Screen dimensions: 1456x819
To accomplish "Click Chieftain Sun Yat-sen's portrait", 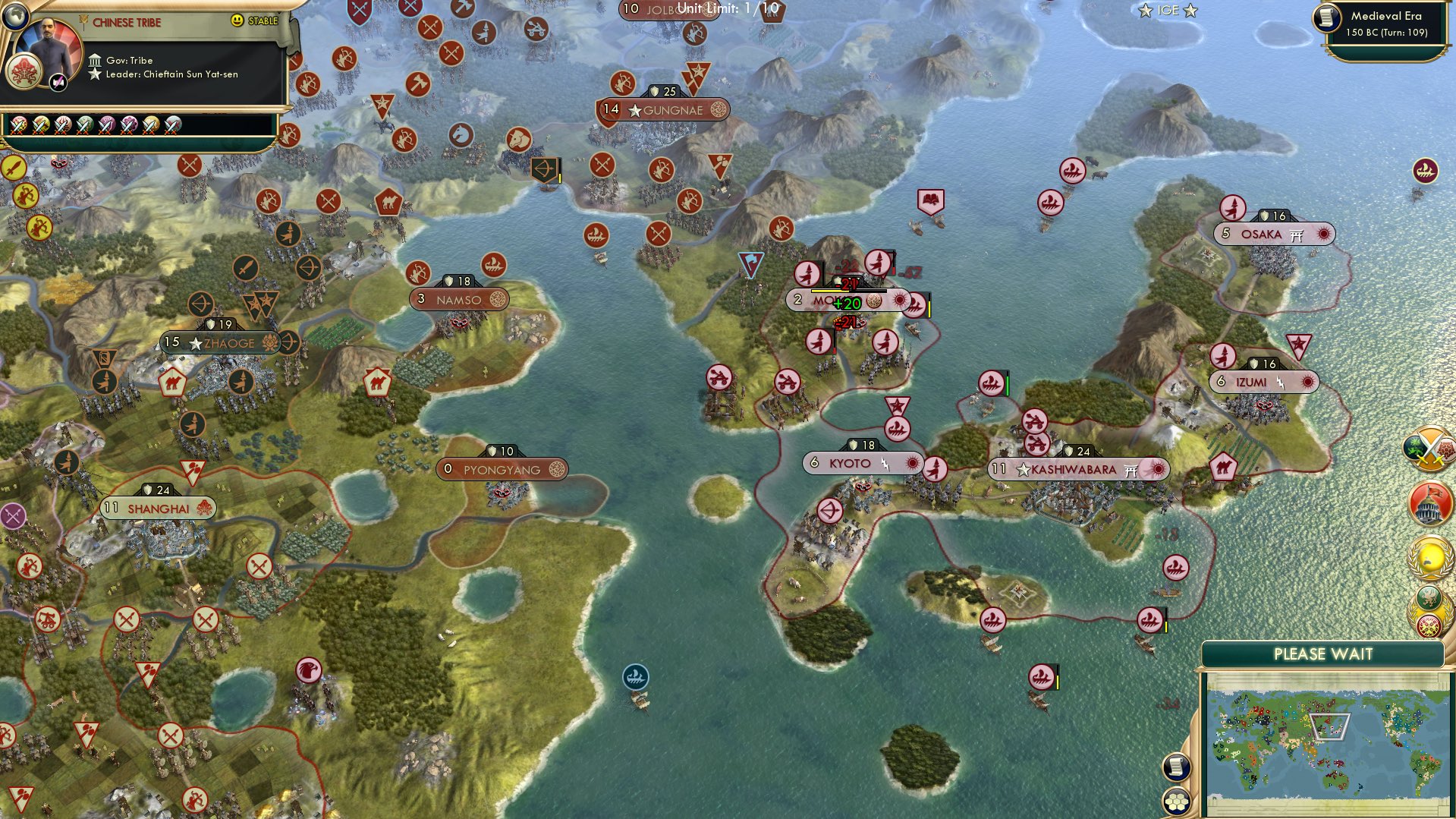I will 48,46.
